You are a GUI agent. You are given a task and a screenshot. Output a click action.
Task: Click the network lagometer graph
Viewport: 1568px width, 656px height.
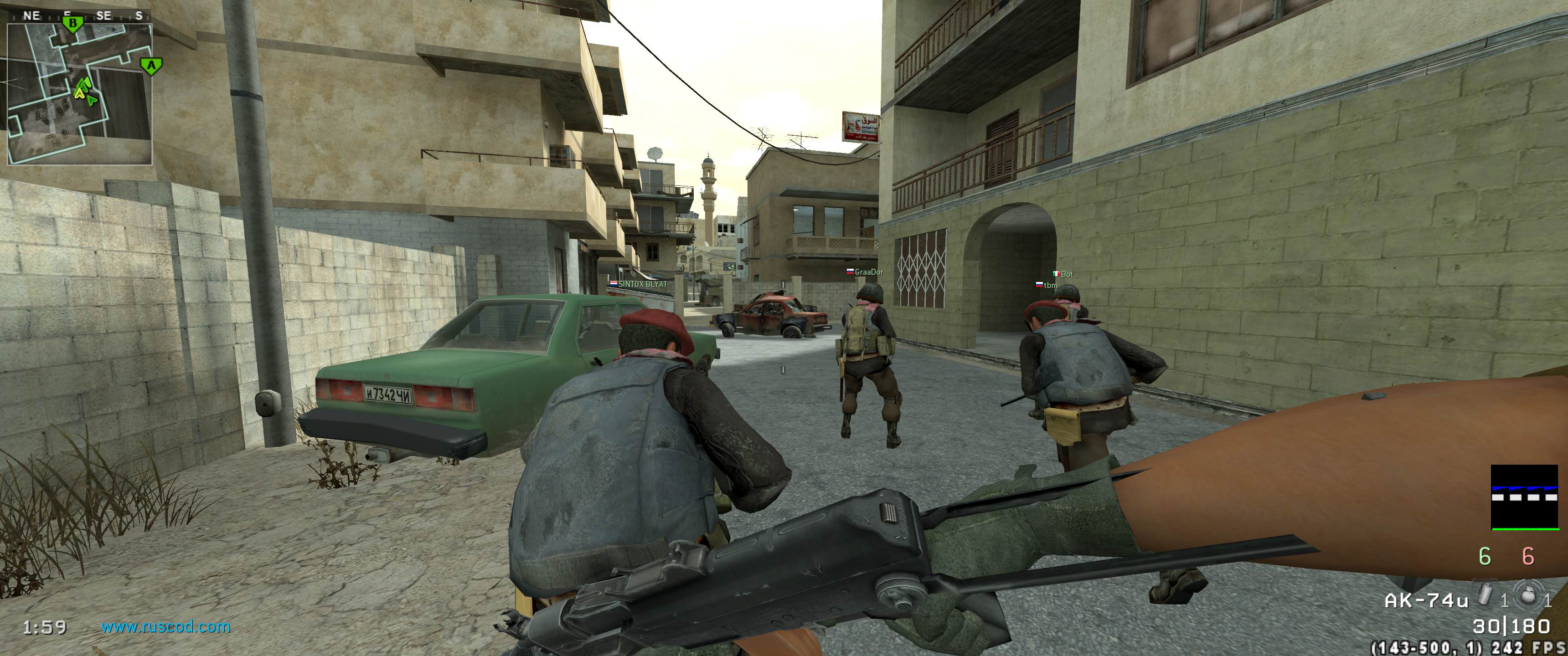tap(1523, 498)
